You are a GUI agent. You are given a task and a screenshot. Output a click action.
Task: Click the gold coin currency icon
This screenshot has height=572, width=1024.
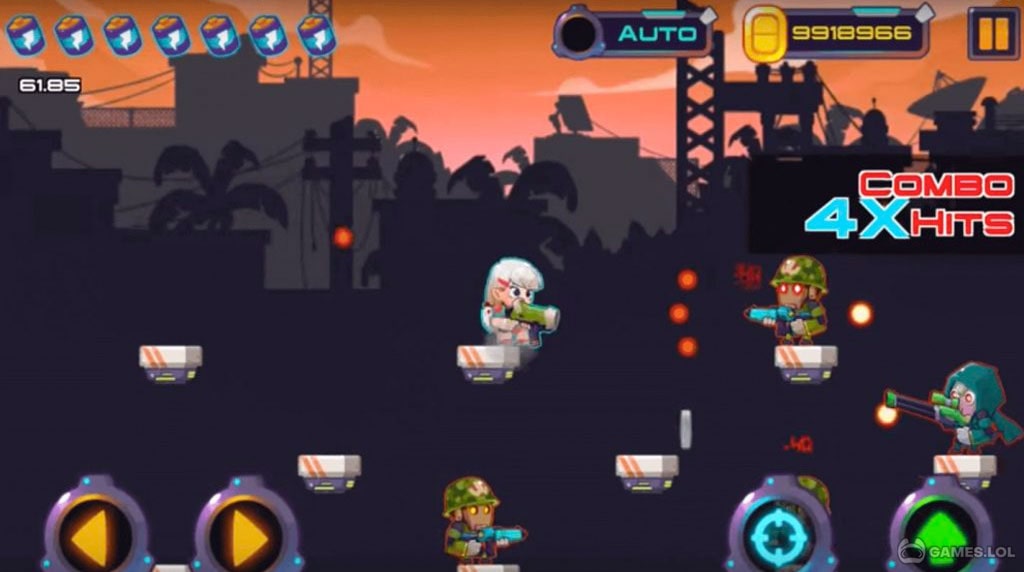(x=768, y=35)
